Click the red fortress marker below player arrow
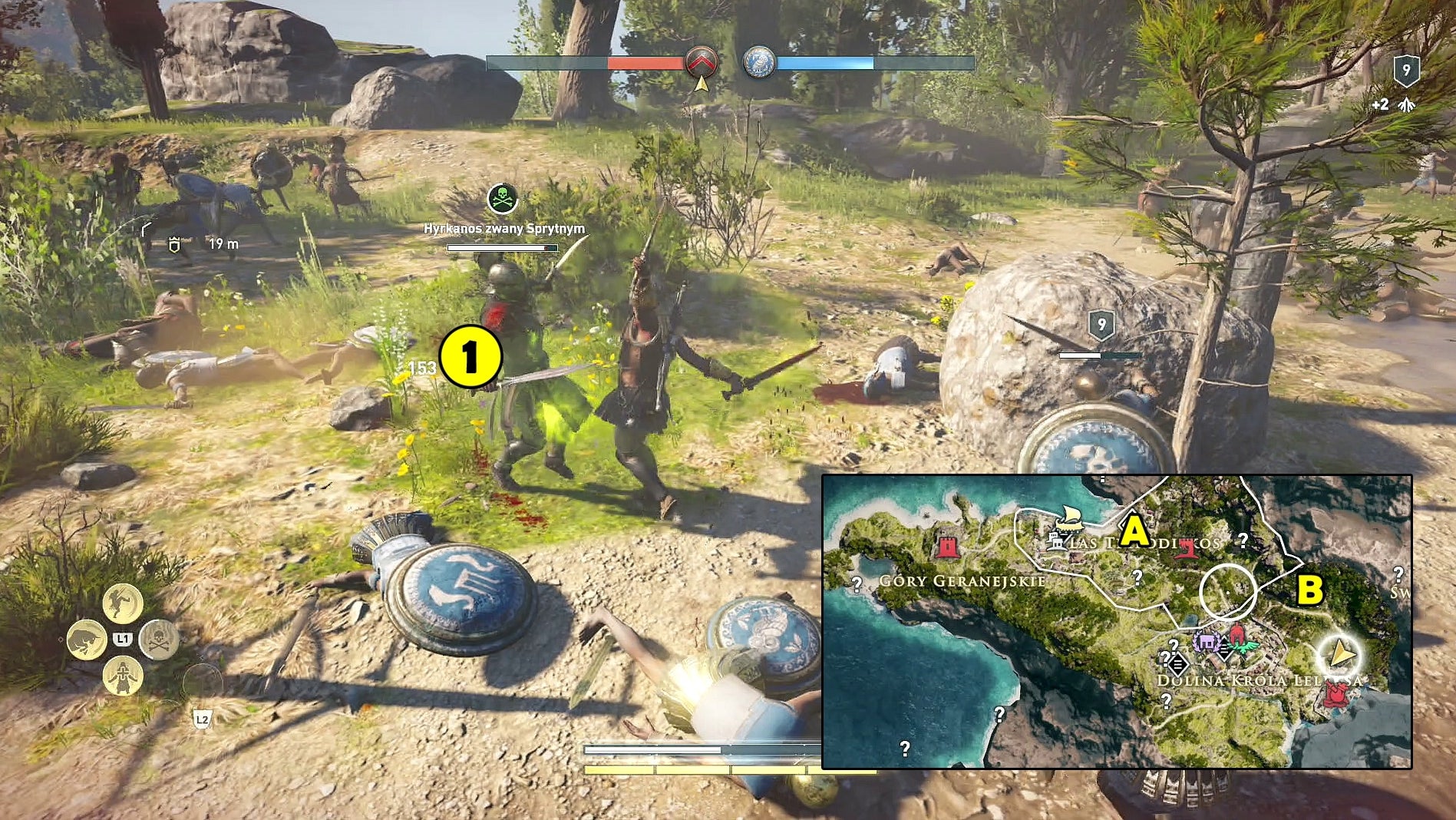 (x=1336, y=695)
